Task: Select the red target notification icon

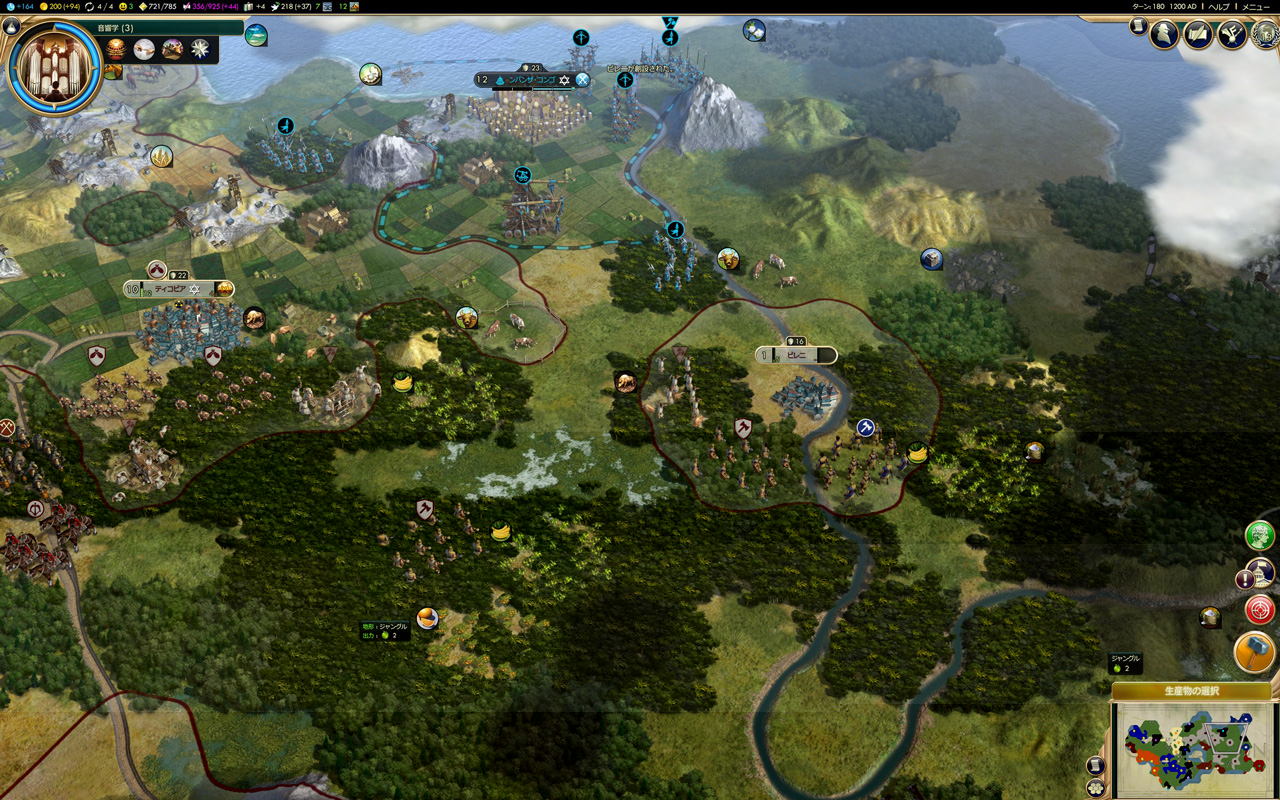Action: pos(1259,609)
